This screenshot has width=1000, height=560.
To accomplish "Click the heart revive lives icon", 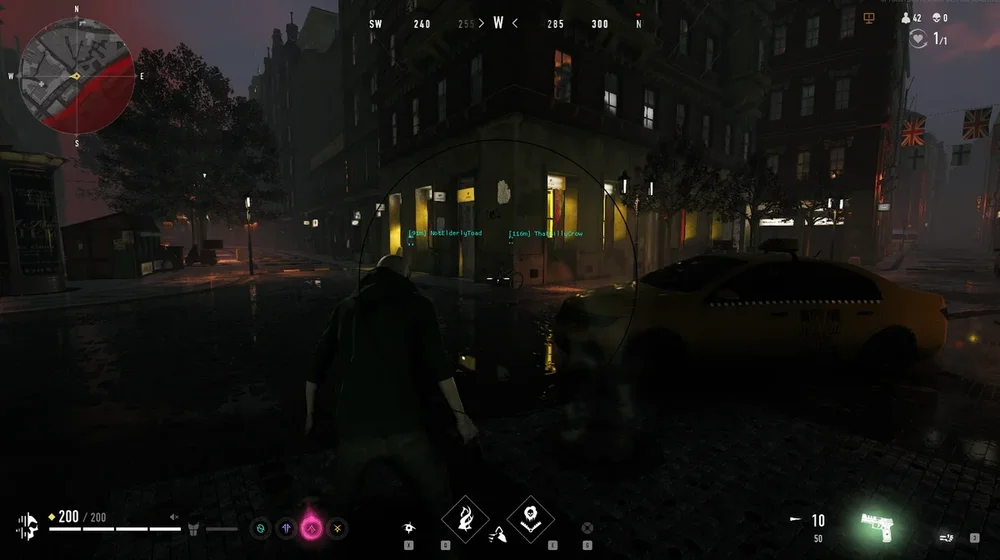I will point(918,39).
